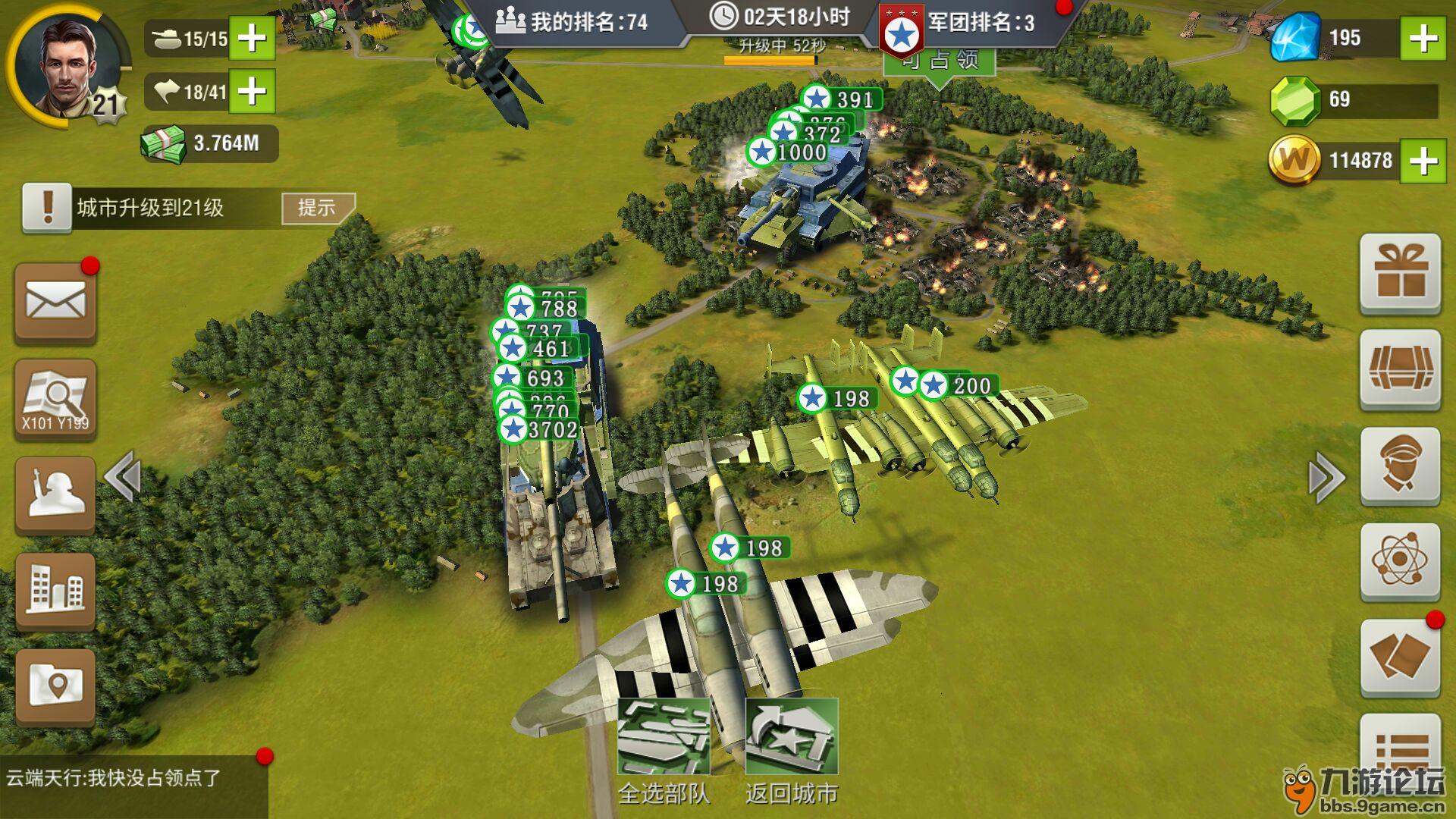Open the supply crate storage
The image size is (1456, 819).
coord(1400,370)
